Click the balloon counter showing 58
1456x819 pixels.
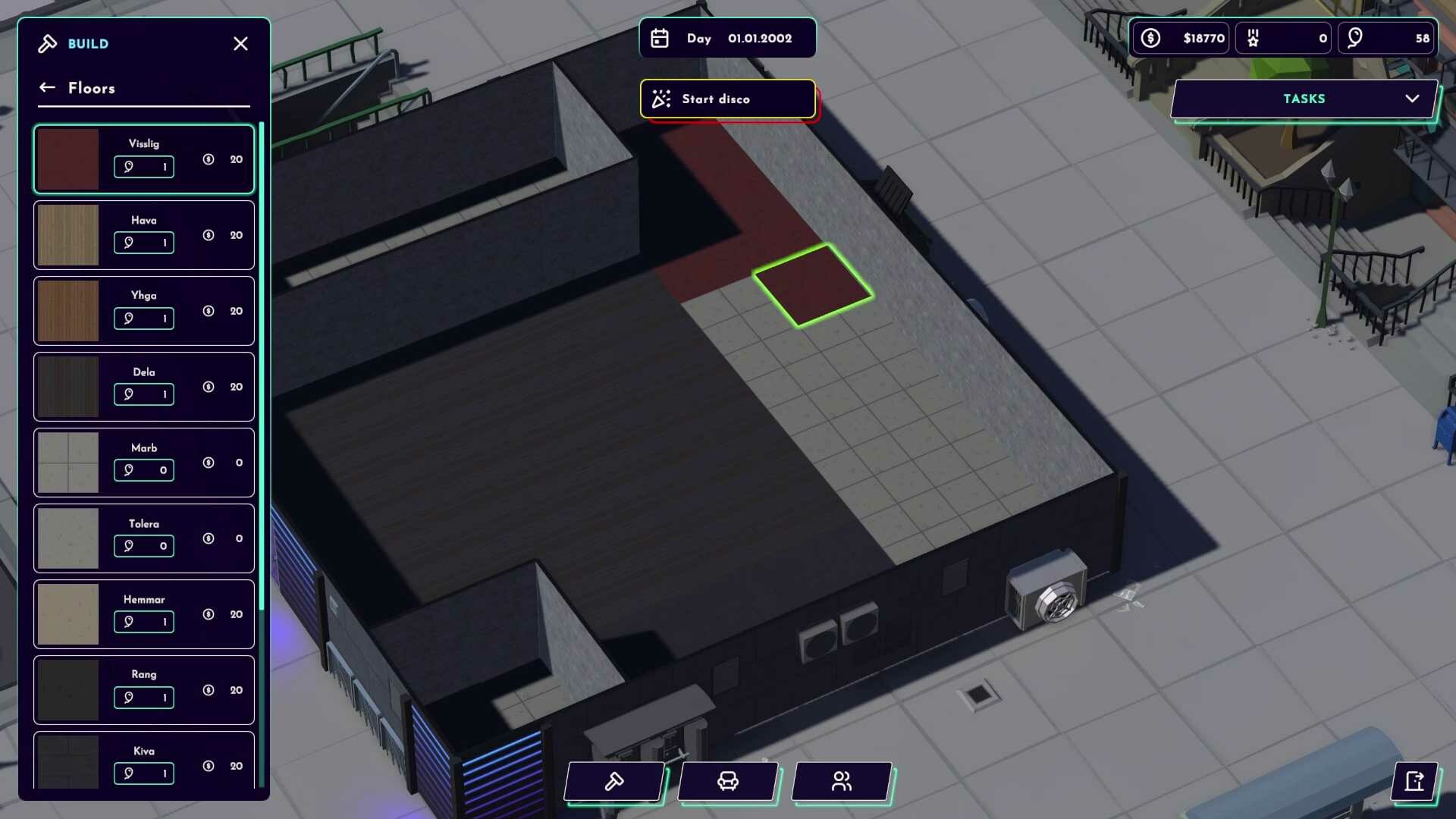tap(1386, 38)
